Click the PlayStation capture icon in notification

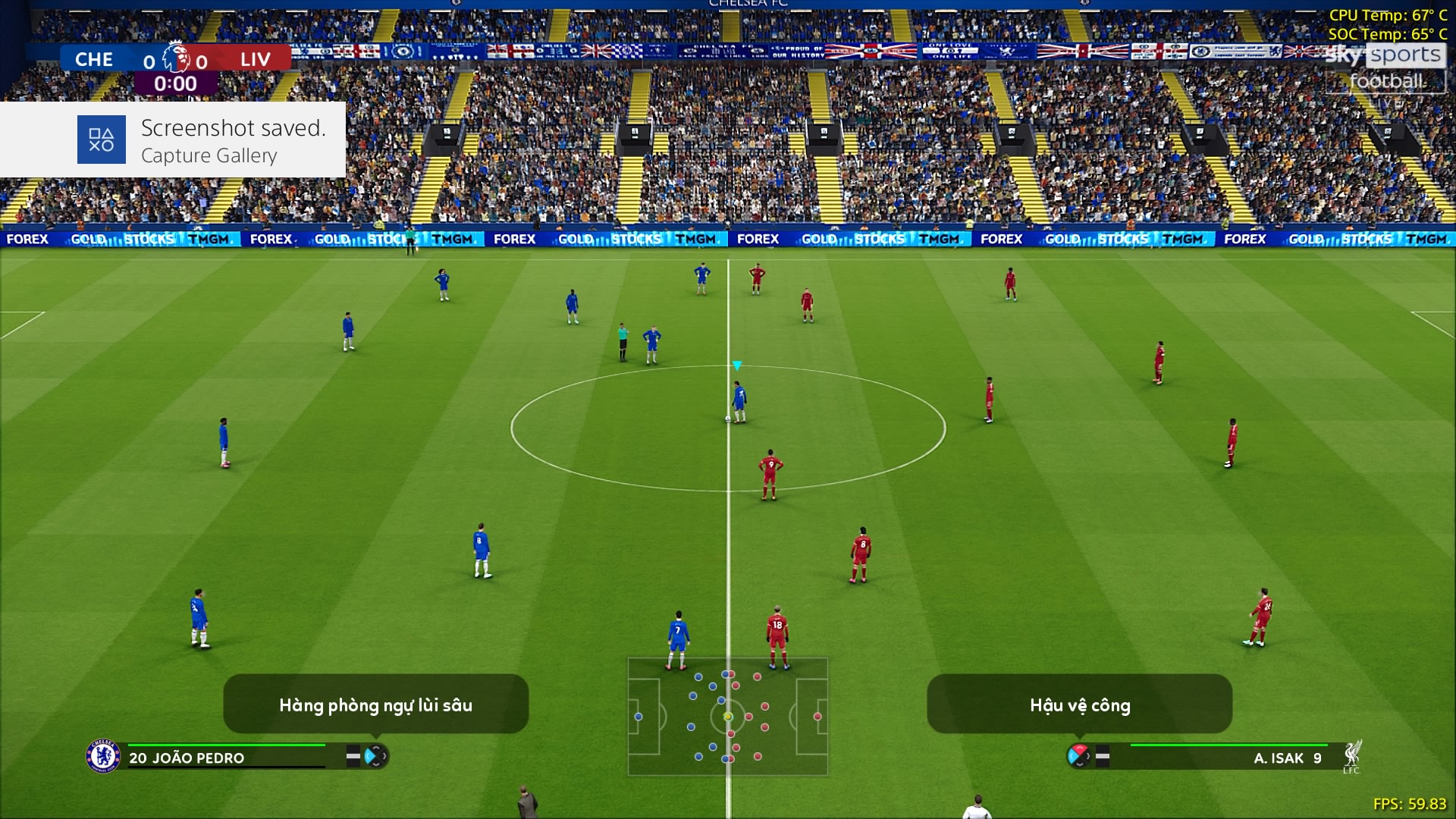coord(102,140)
